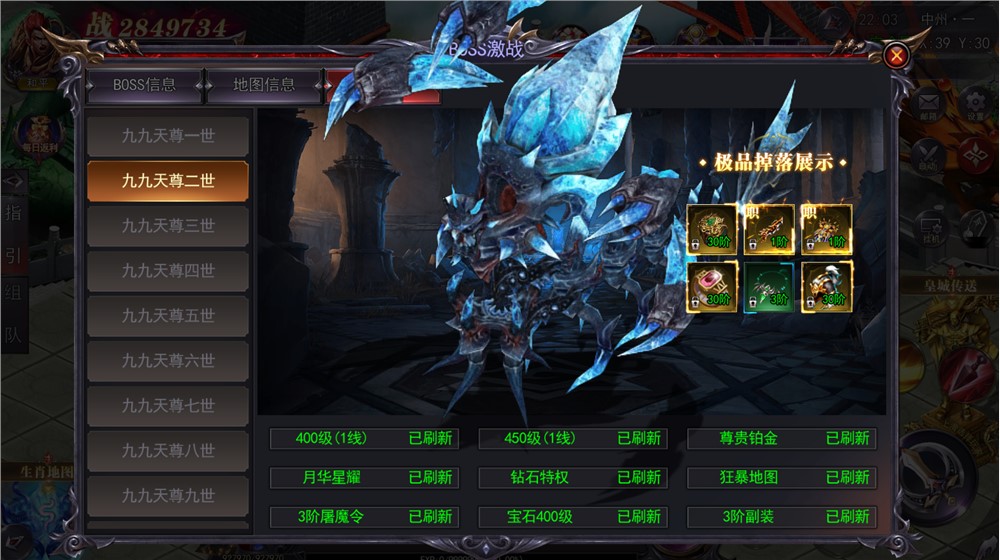
Task: Choose boss 九九天尊六世
Action: click(x=168, y=361)
